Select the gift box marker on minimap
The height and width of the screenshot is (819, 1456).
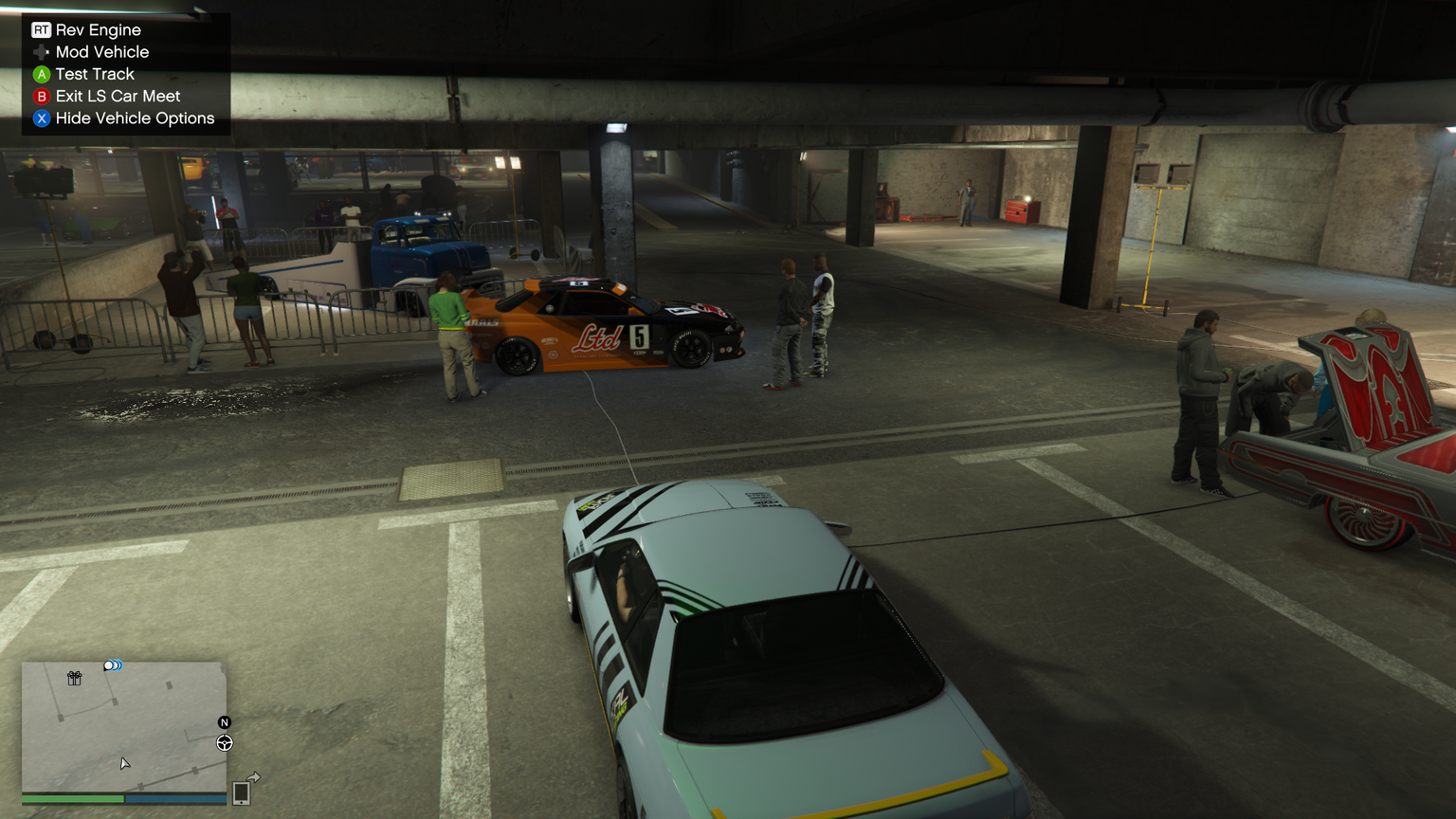coord(75,678)
